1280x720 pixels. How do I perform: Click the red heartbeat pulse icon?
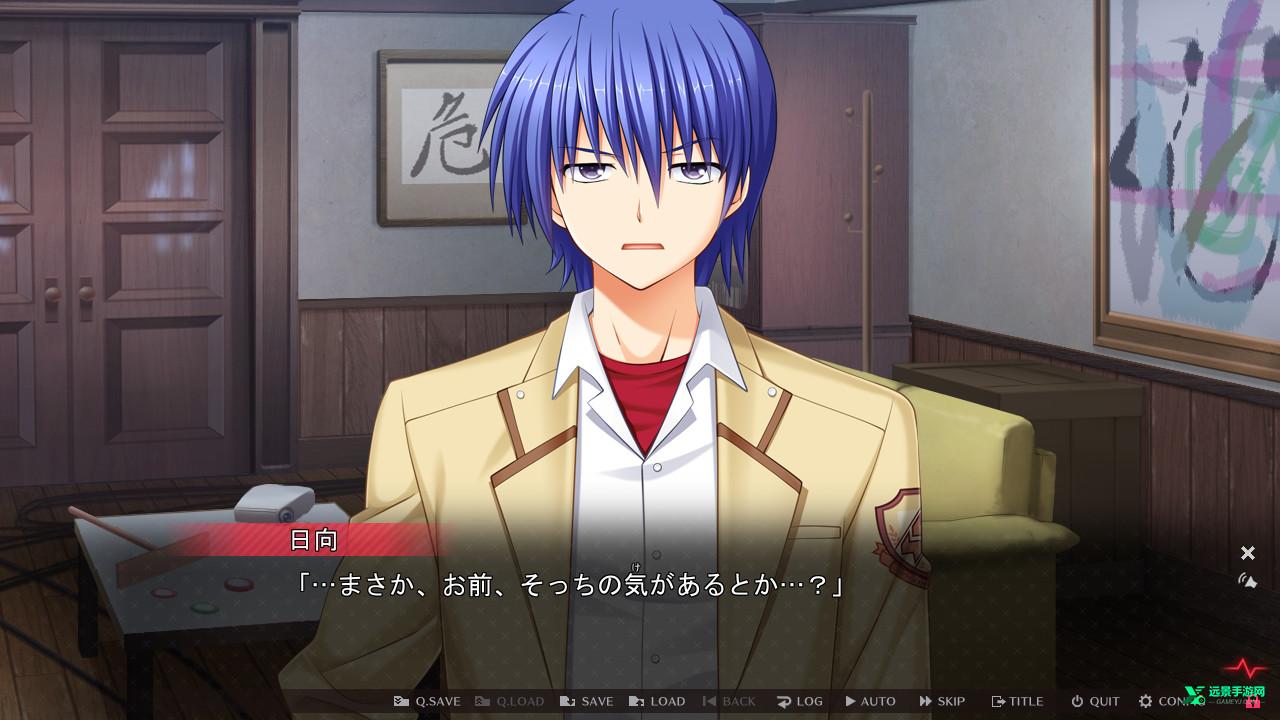(x=1250, y=666)
